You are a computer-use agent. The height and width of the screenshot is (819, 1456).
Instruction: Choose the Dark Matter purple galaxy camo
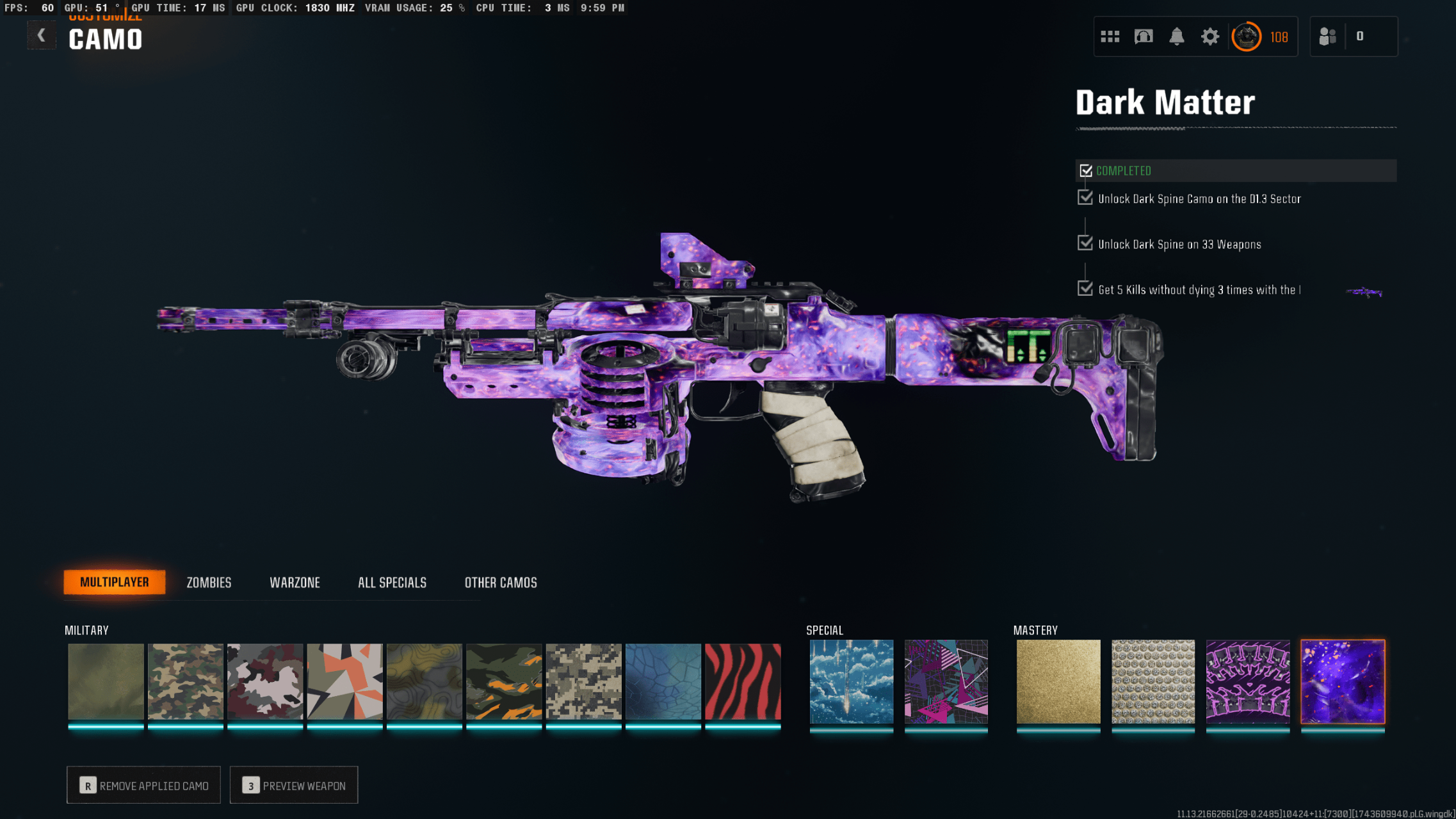point(1343,682)
